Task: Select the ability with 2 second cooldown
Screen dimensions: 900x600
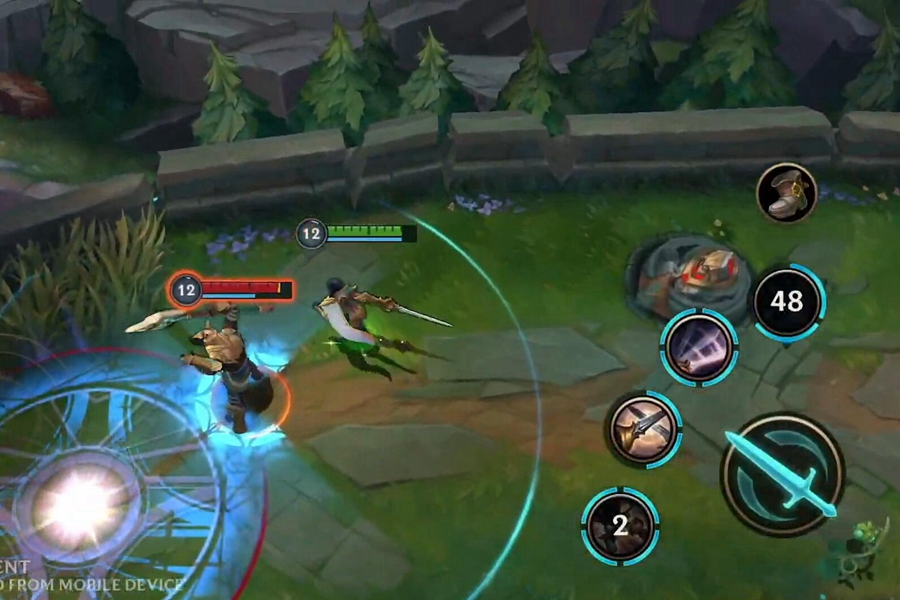Action: coord(620,525)
